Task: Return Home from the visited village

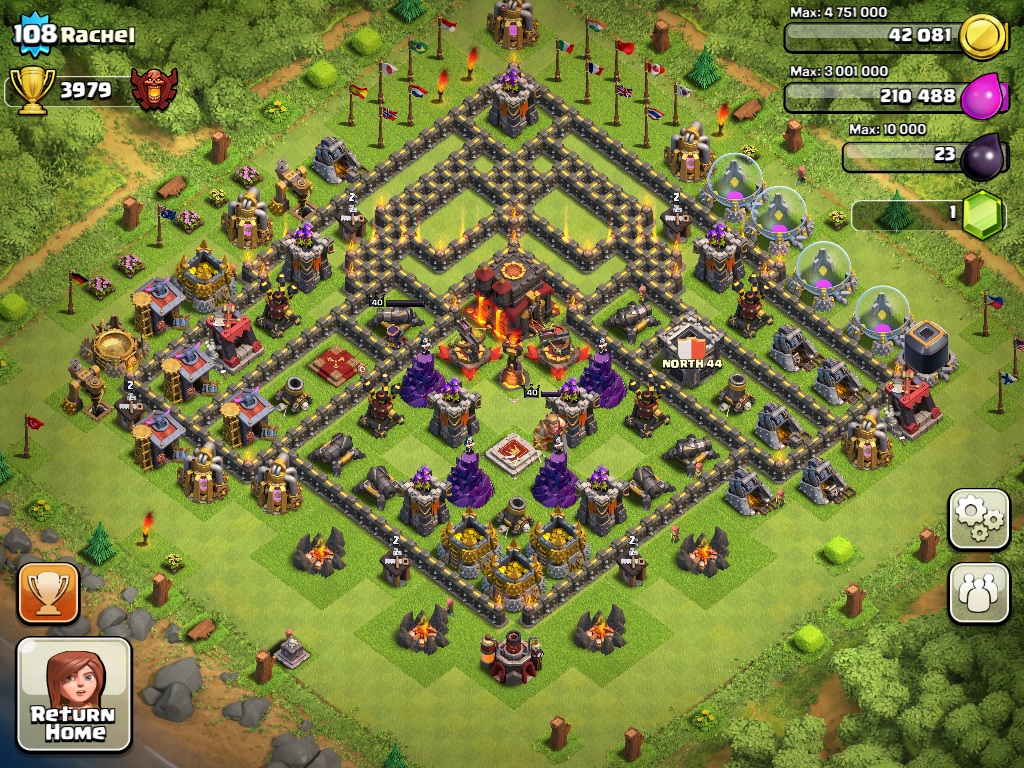Action: point(74,694)
